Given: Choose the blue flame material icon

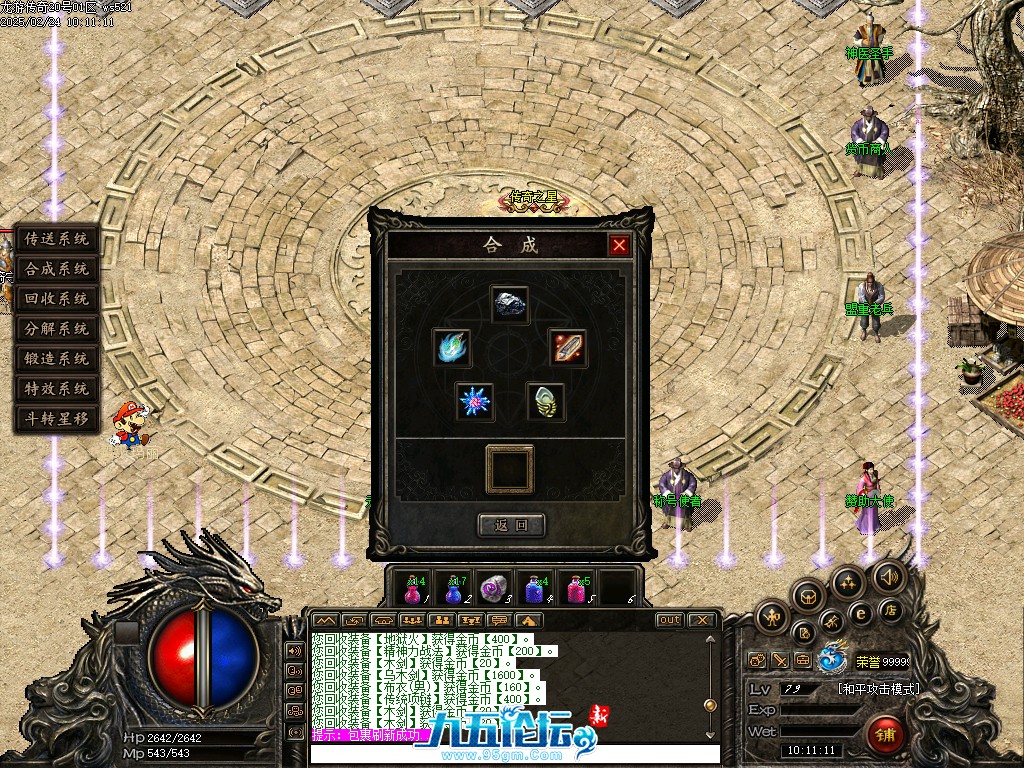Looking at the screenshot, I should (452, 347).
